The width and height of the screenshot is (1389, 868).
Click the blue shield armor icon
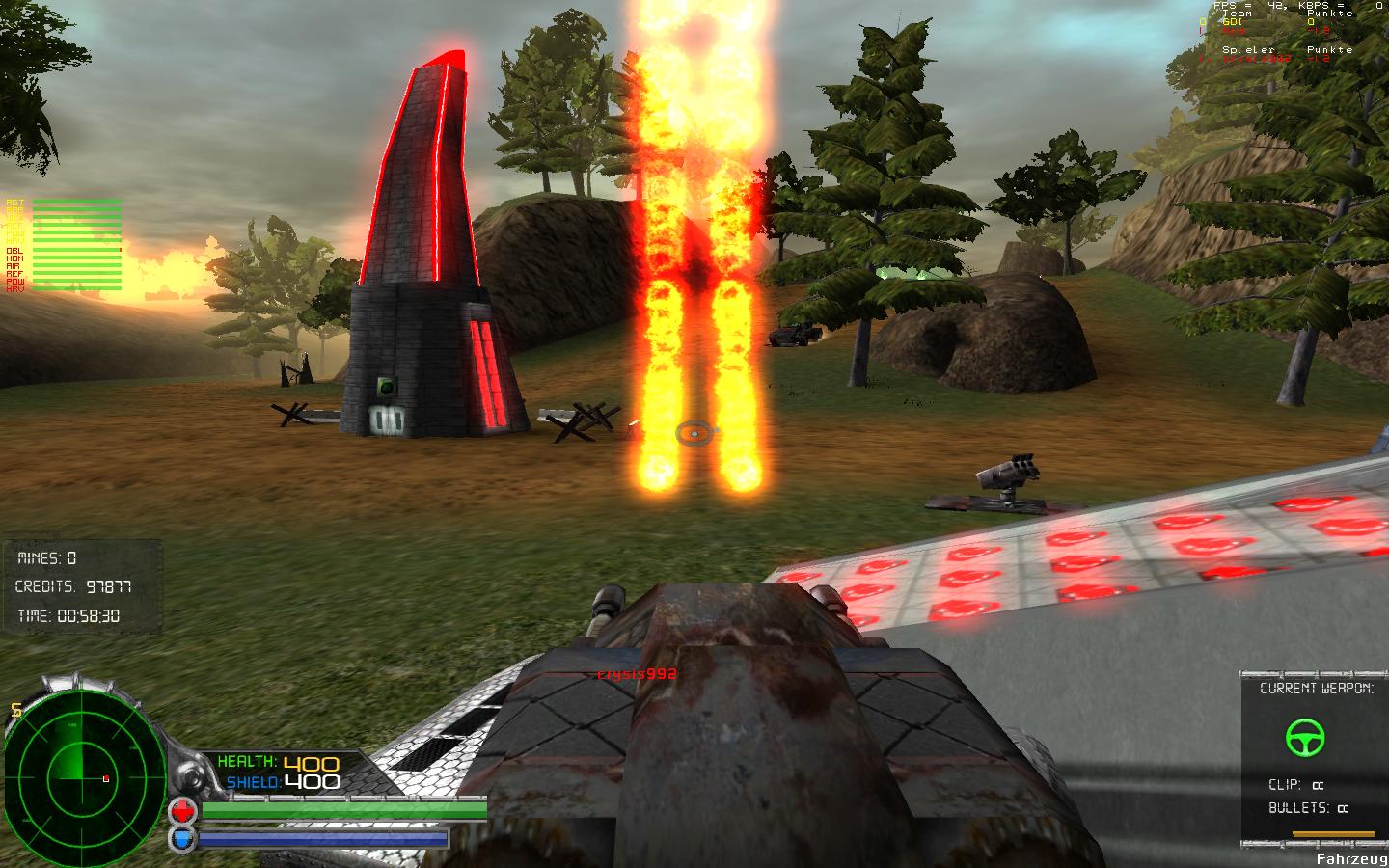pyautogui.click(x=182, y=838)
